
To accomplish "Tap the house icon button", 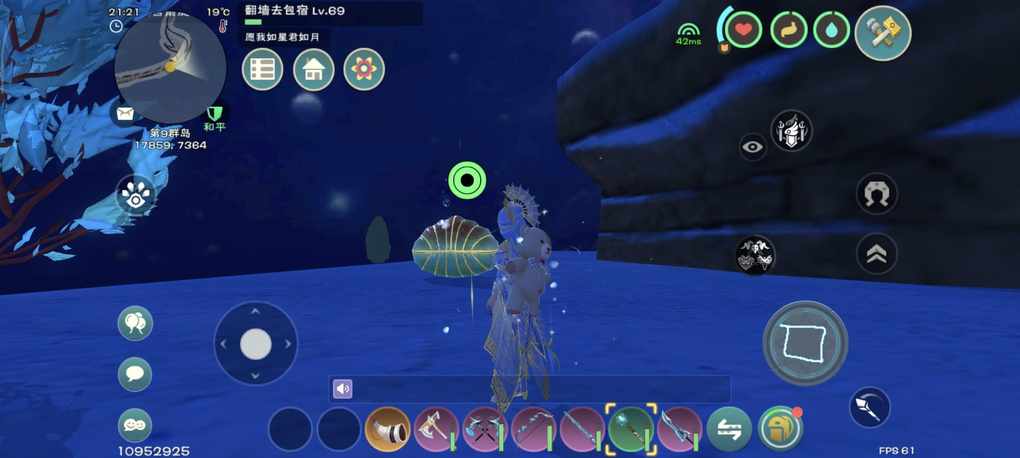I will 314,70.
